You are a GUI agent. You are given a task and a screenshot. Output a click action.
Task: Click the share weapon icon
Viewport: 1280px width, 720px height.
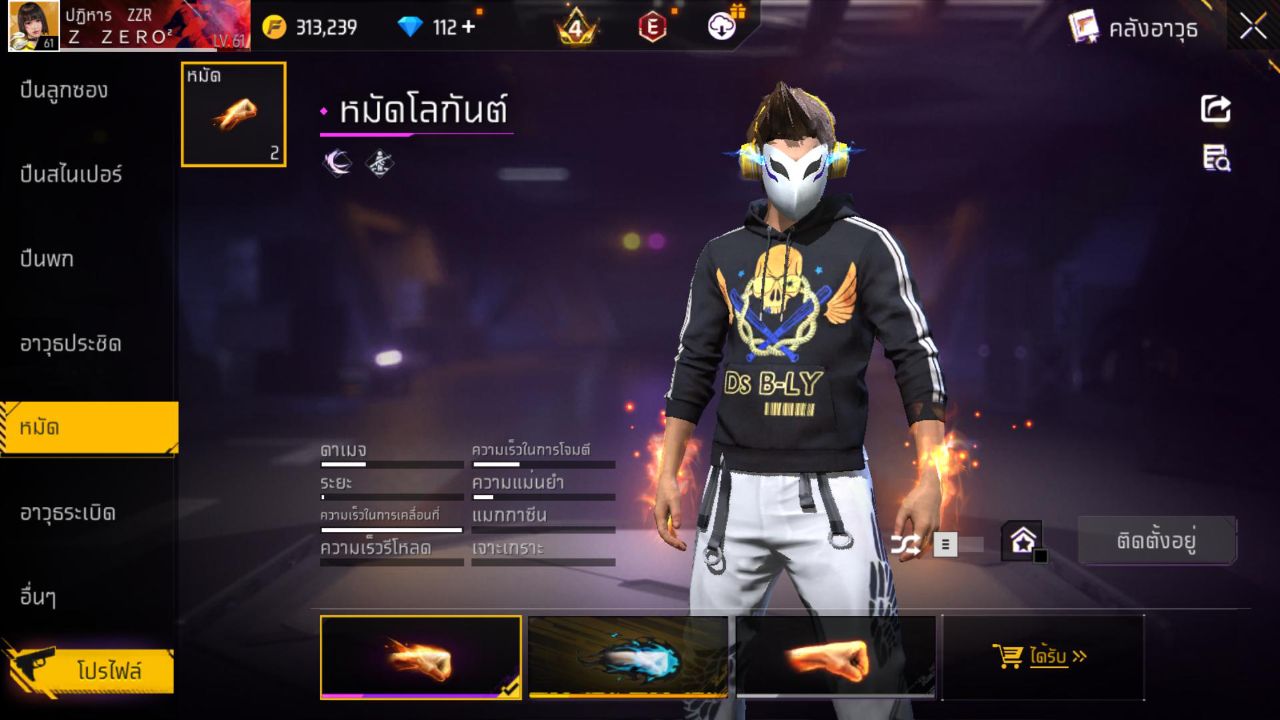click(x=1215, y=110)
